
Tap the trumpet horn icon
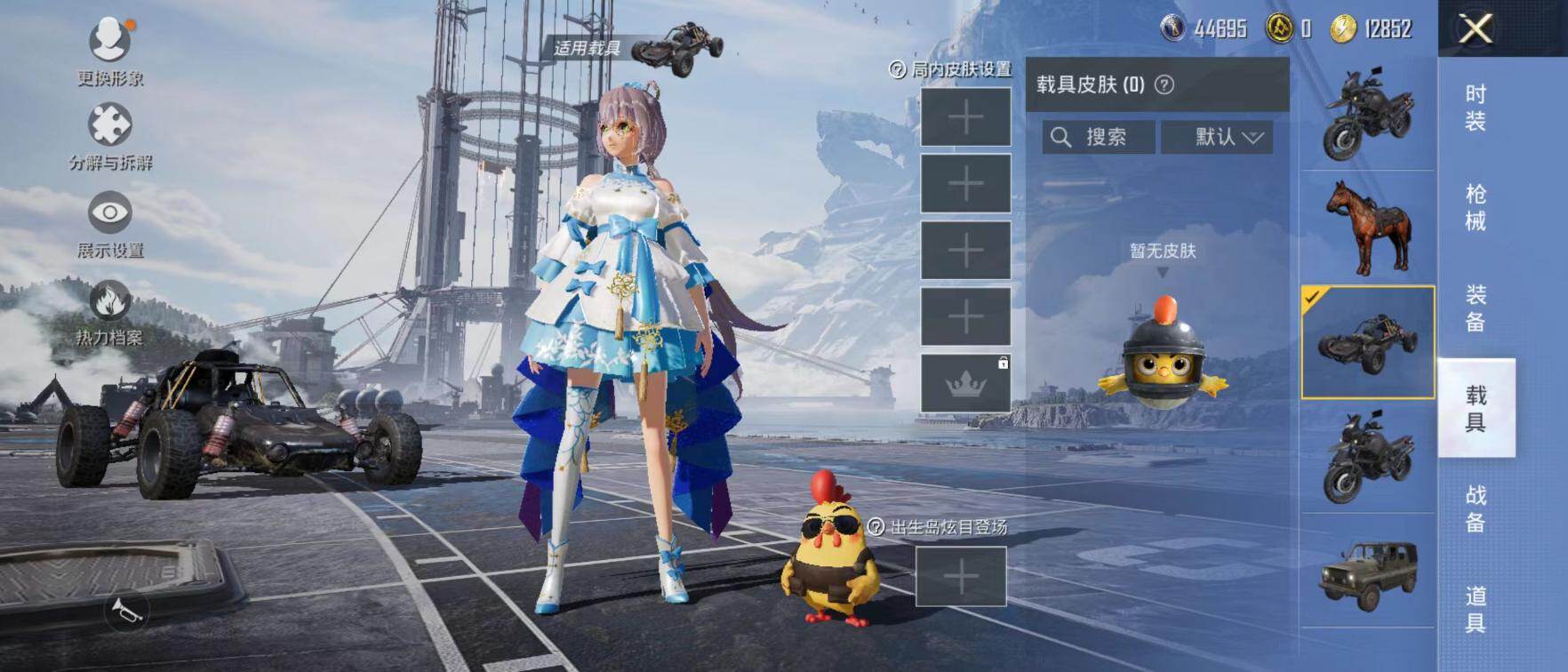[125, 611]
